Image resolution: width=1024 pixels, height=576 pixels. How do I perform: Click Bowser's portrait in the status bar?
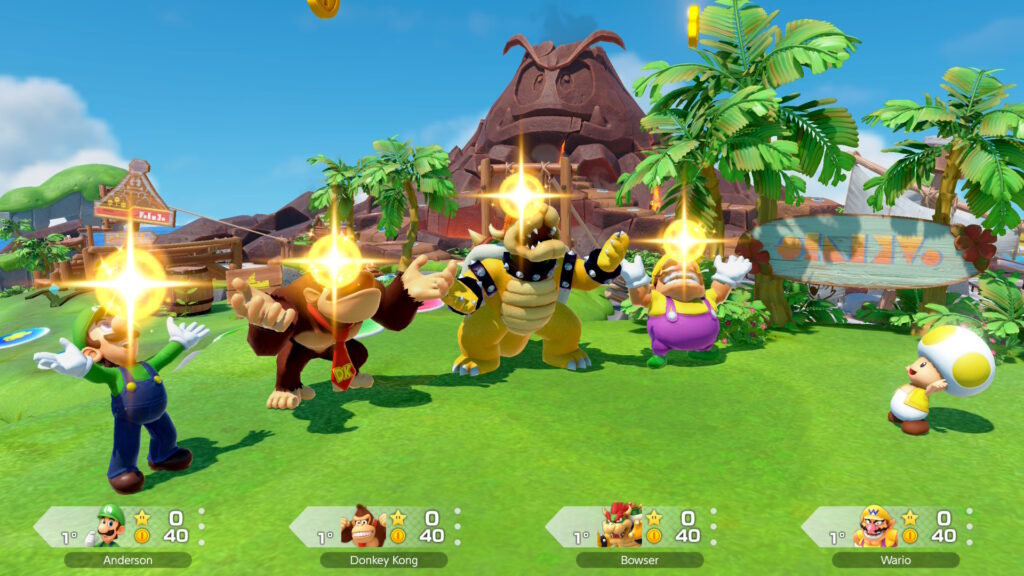(619, 525)
